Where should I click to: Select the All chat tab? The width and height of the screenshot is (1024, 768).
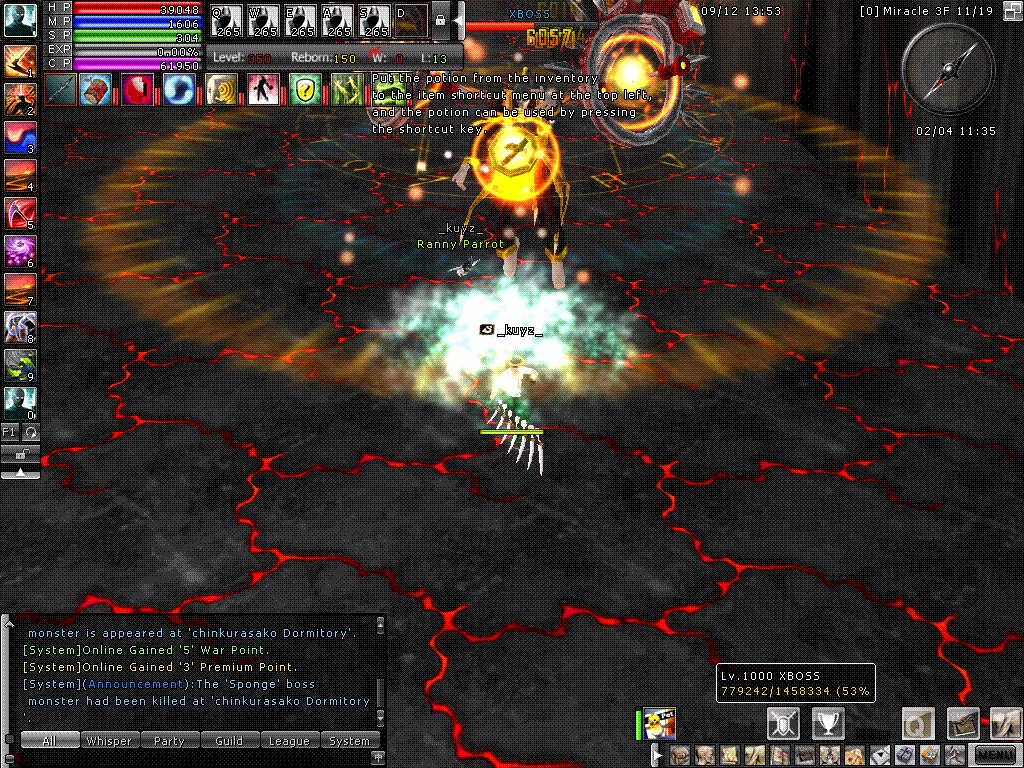coord(49,741)
